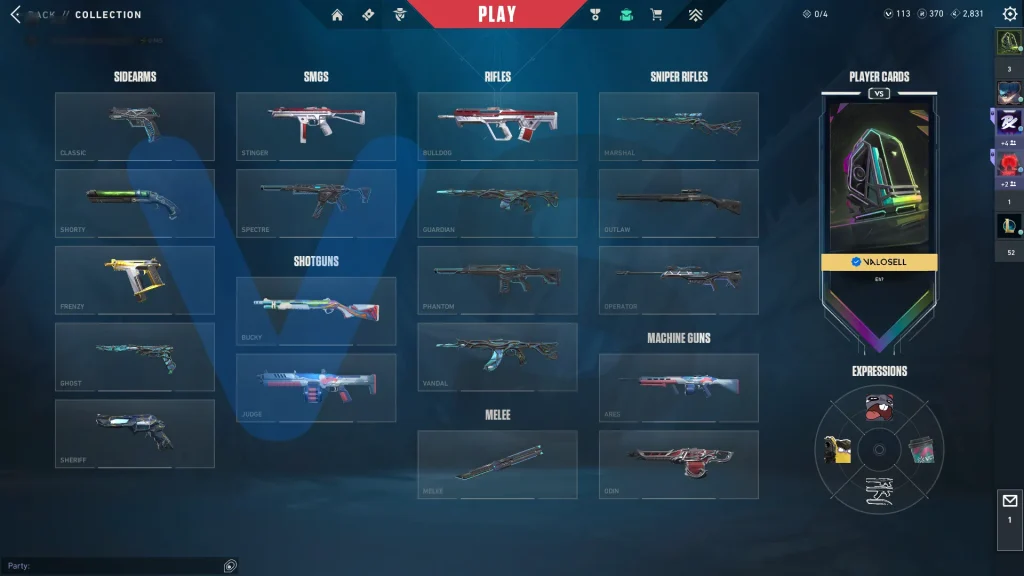
Task: Go back from the Collection screen
Action: tap(16, 15)
